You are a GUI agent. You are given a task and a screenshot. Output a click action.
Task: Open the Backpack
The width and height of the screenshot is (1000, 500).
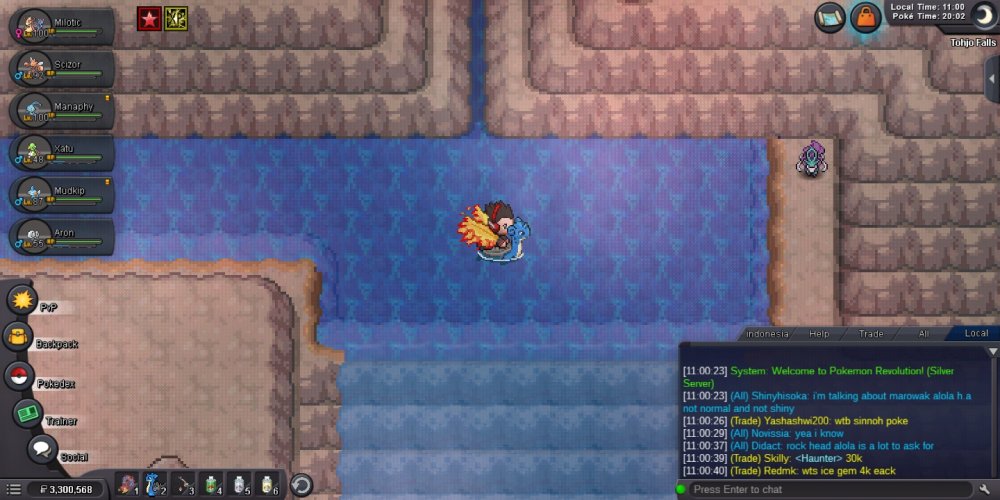coord(20,339)
